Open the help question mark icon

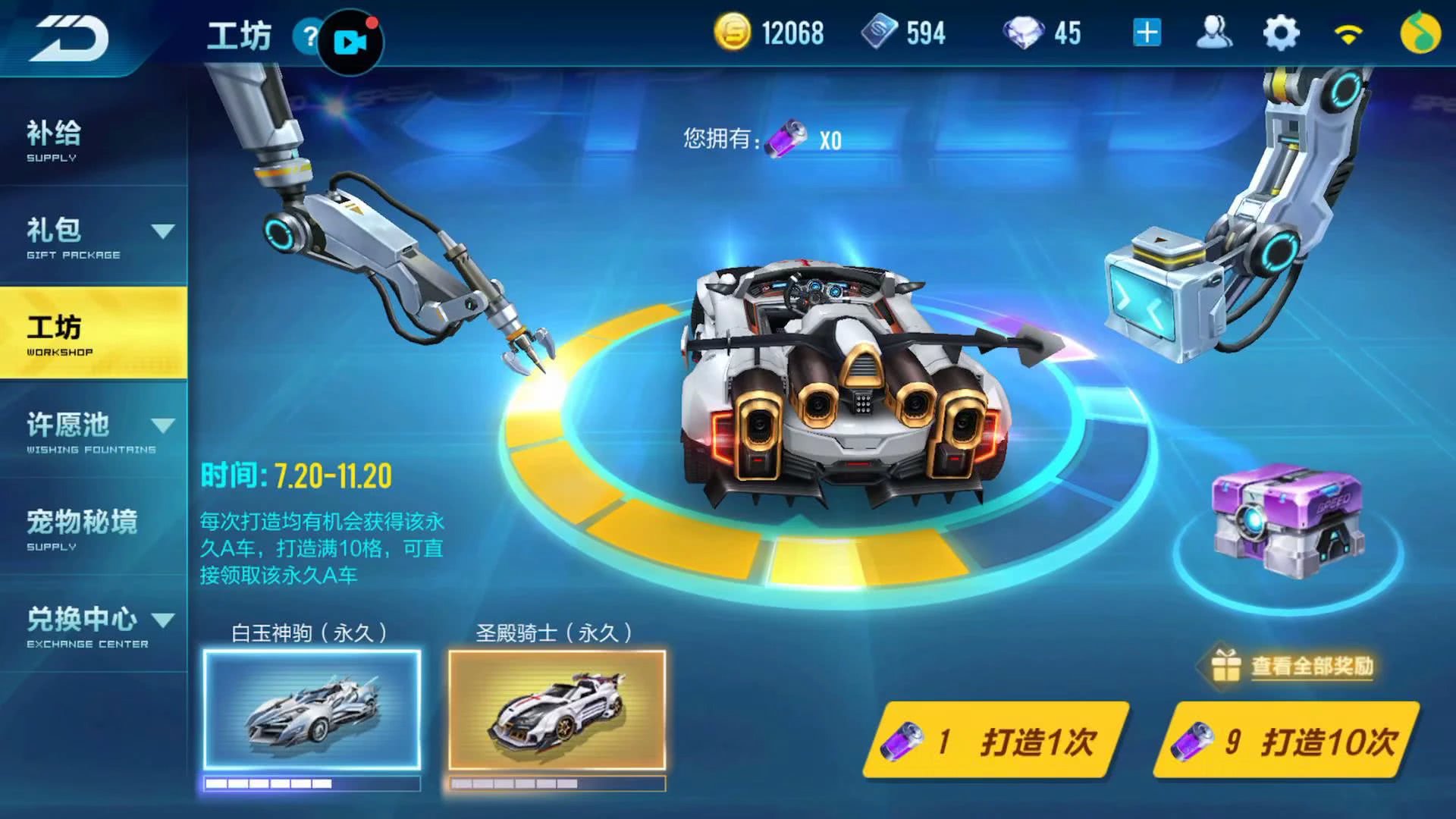pyautogui.click(x=309, y=37)
